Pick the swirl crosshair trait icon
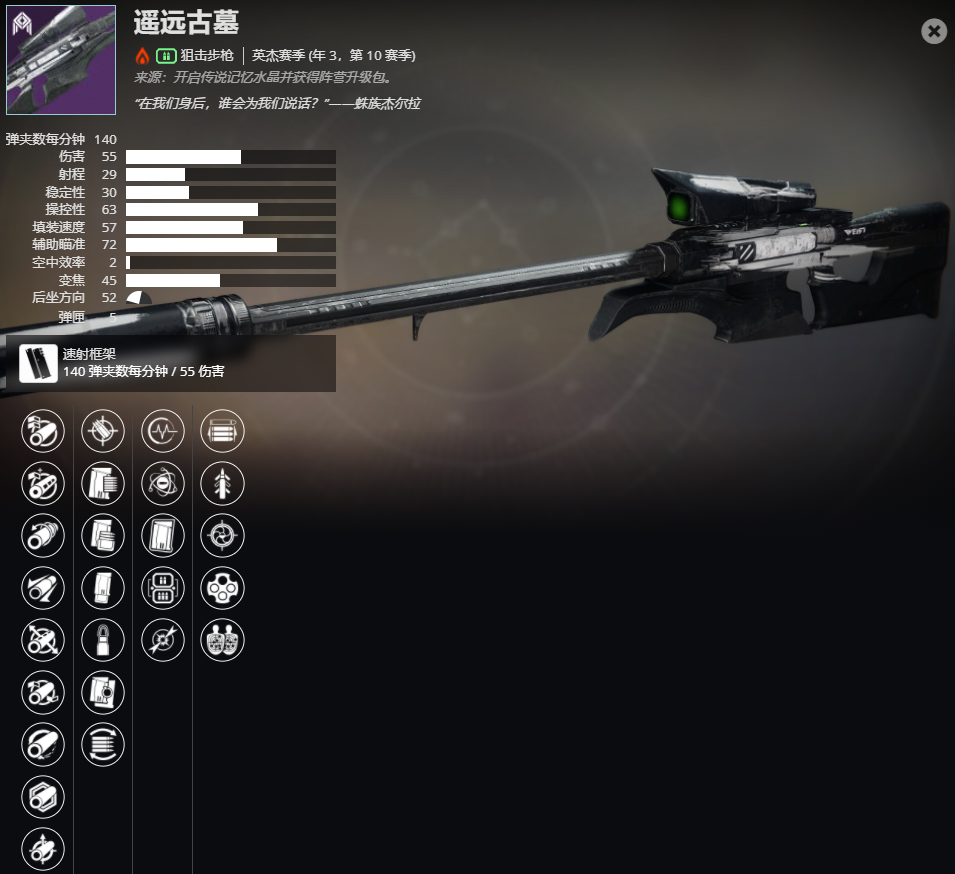 222,536
